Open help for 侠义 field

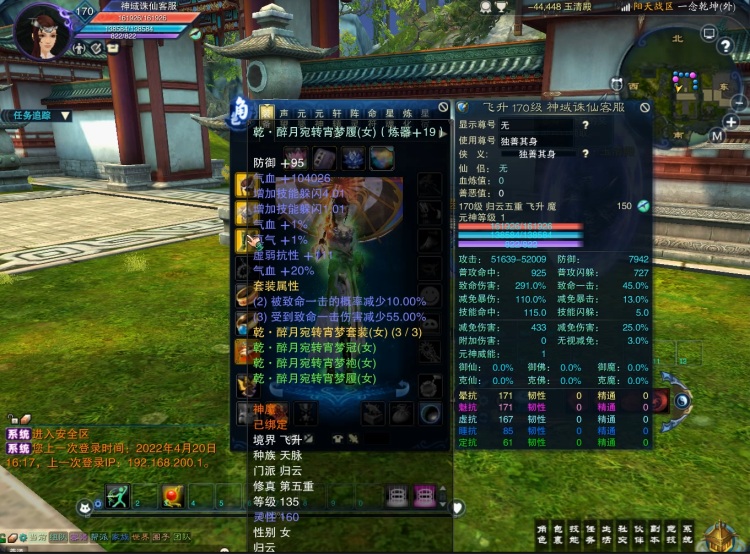pos(584,154)
